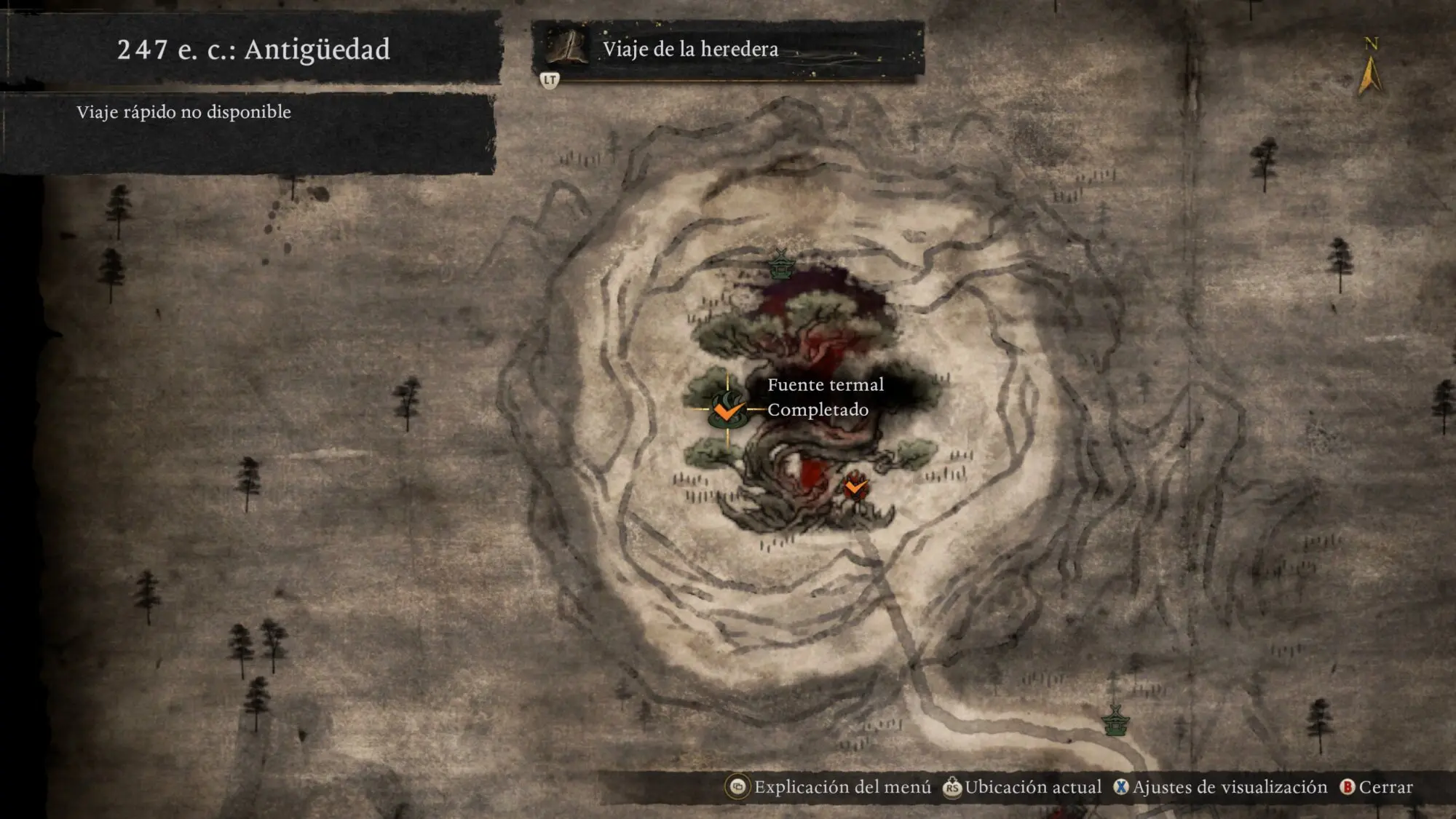The height and width of the screenshot is (819, 1456).
Task: Select the green shrine marker above the giant tree
Action: (780, 264)
